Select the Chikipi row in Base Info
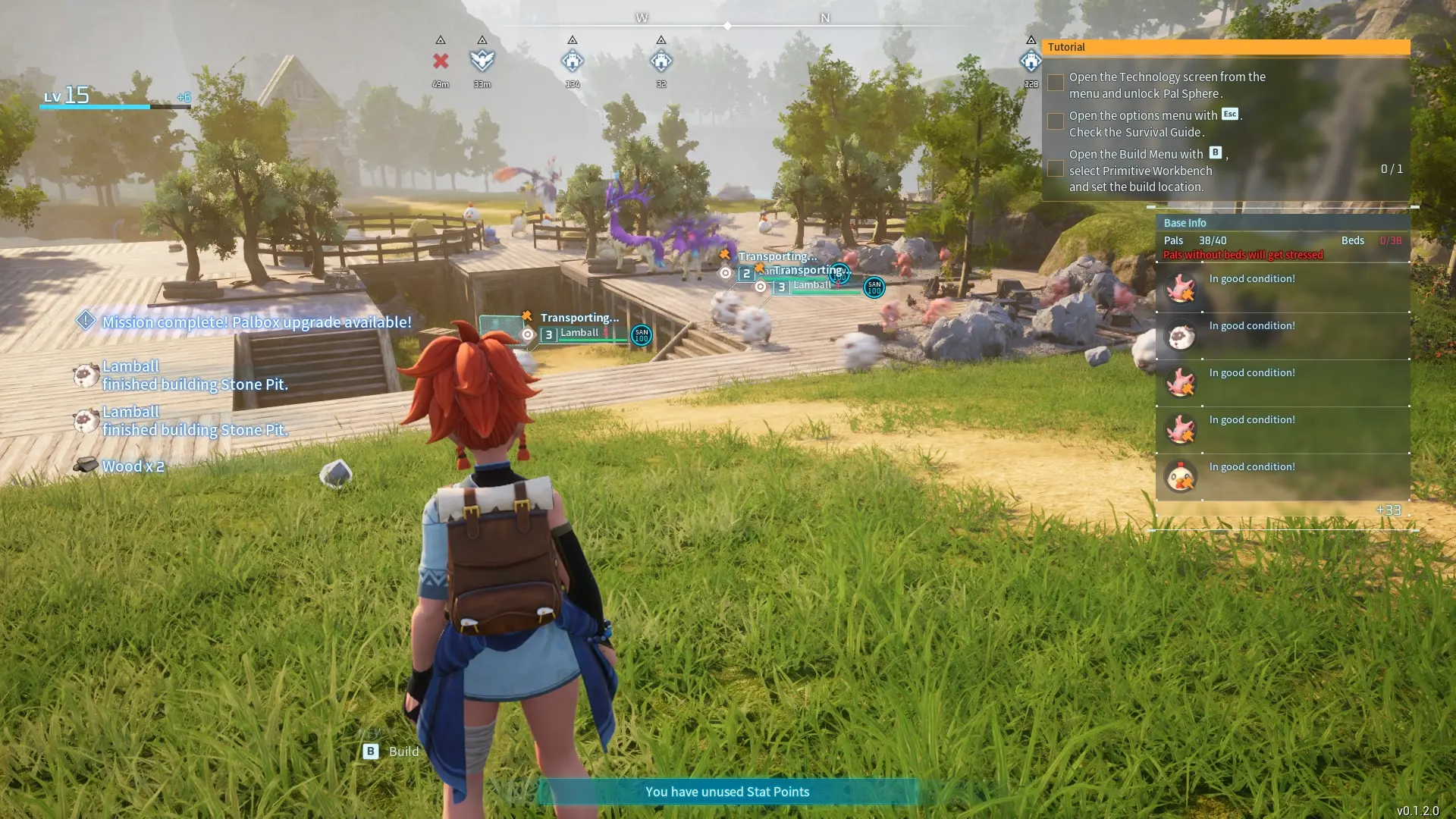Image resolution: width=1456 pixels, height=819 pixels. (x=1282, y=476)
